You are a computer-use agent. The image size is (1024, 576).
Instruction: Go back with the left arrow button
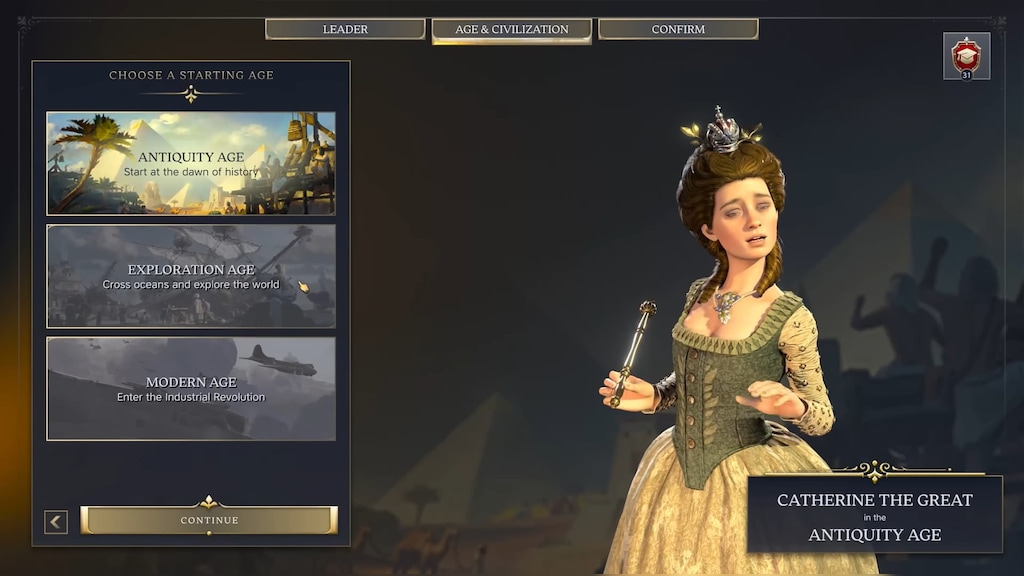(56, 521)
